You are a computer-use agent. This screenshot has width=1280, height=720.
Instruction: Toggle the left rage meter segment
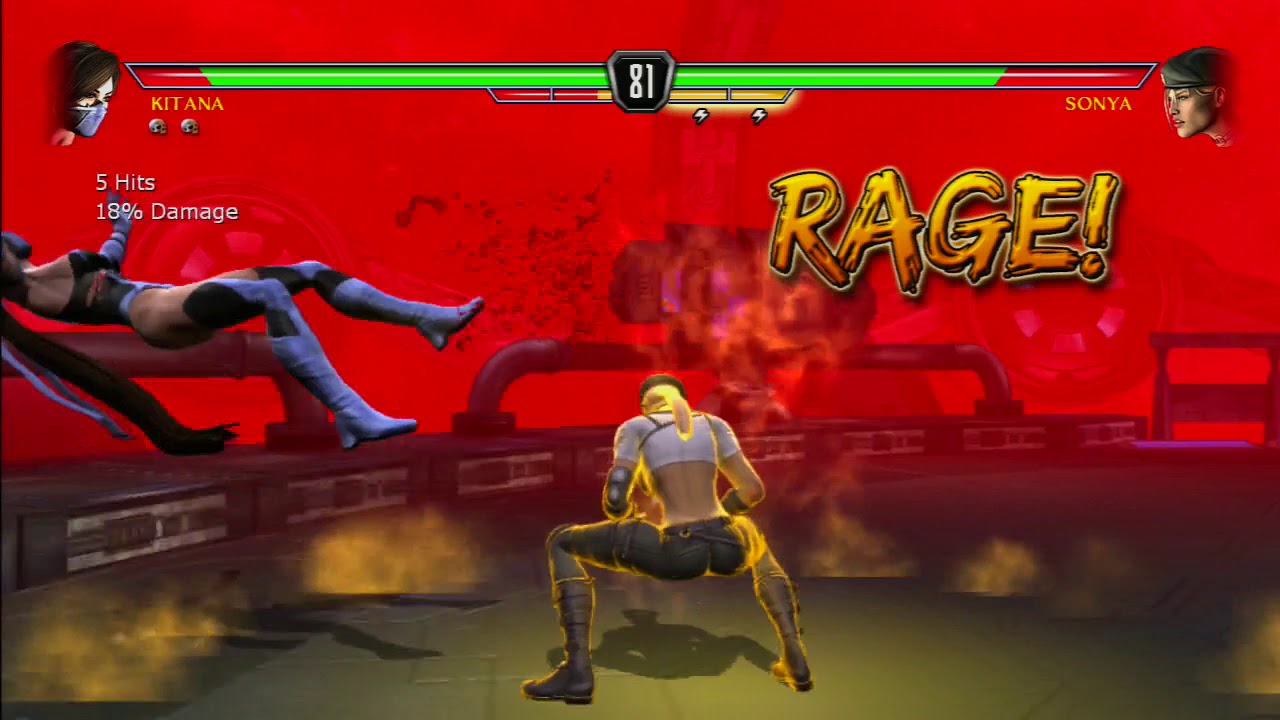click(x=520, y=94)
